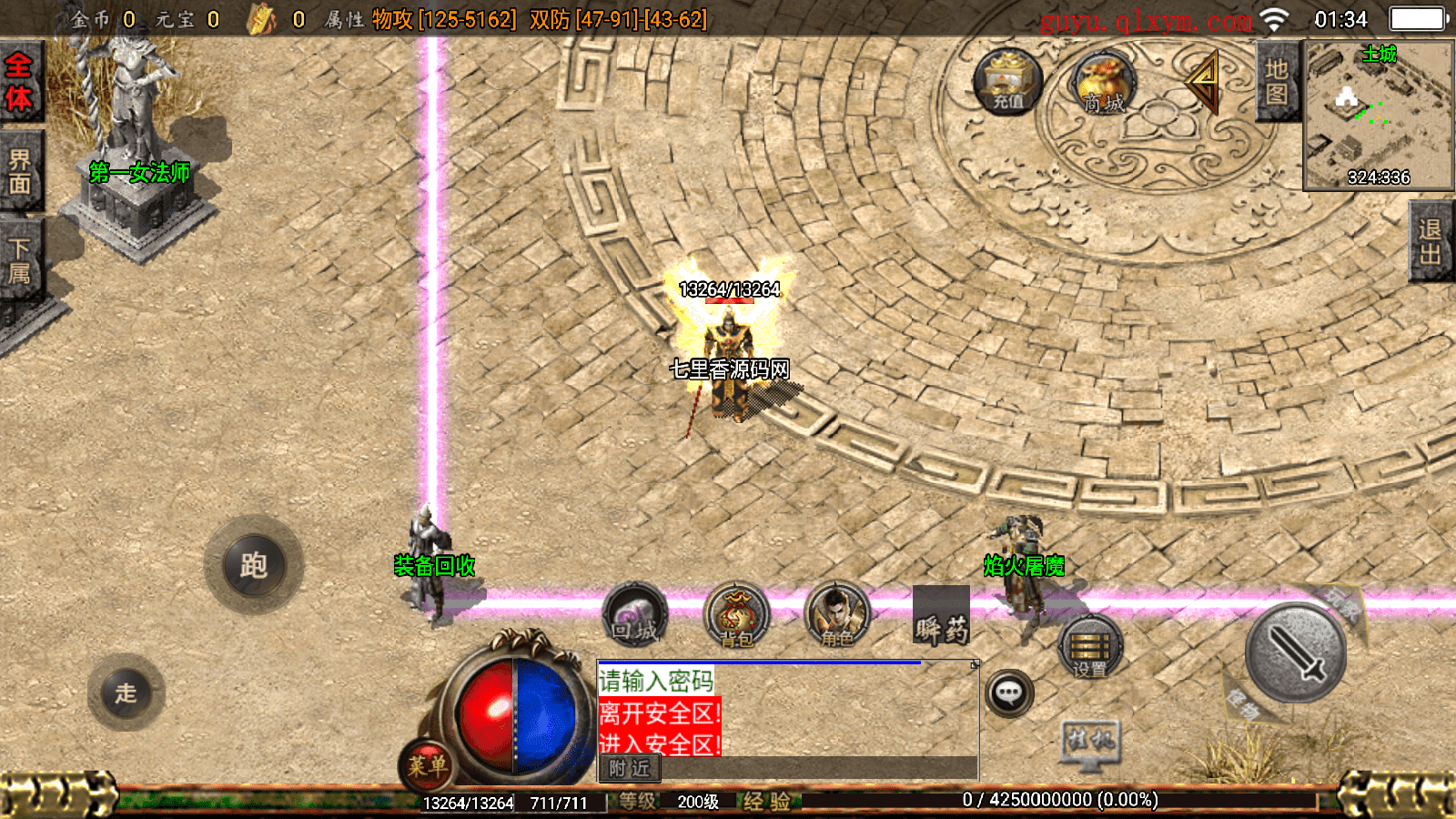
Task: Open the chat speech bubble button
Action: point(1009,693)
